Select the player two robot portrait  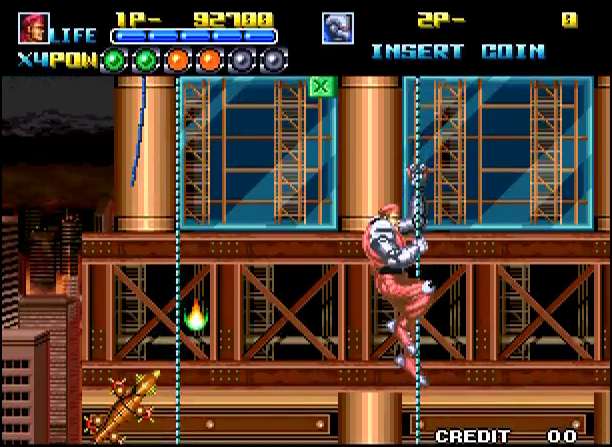tap(337, 28)
